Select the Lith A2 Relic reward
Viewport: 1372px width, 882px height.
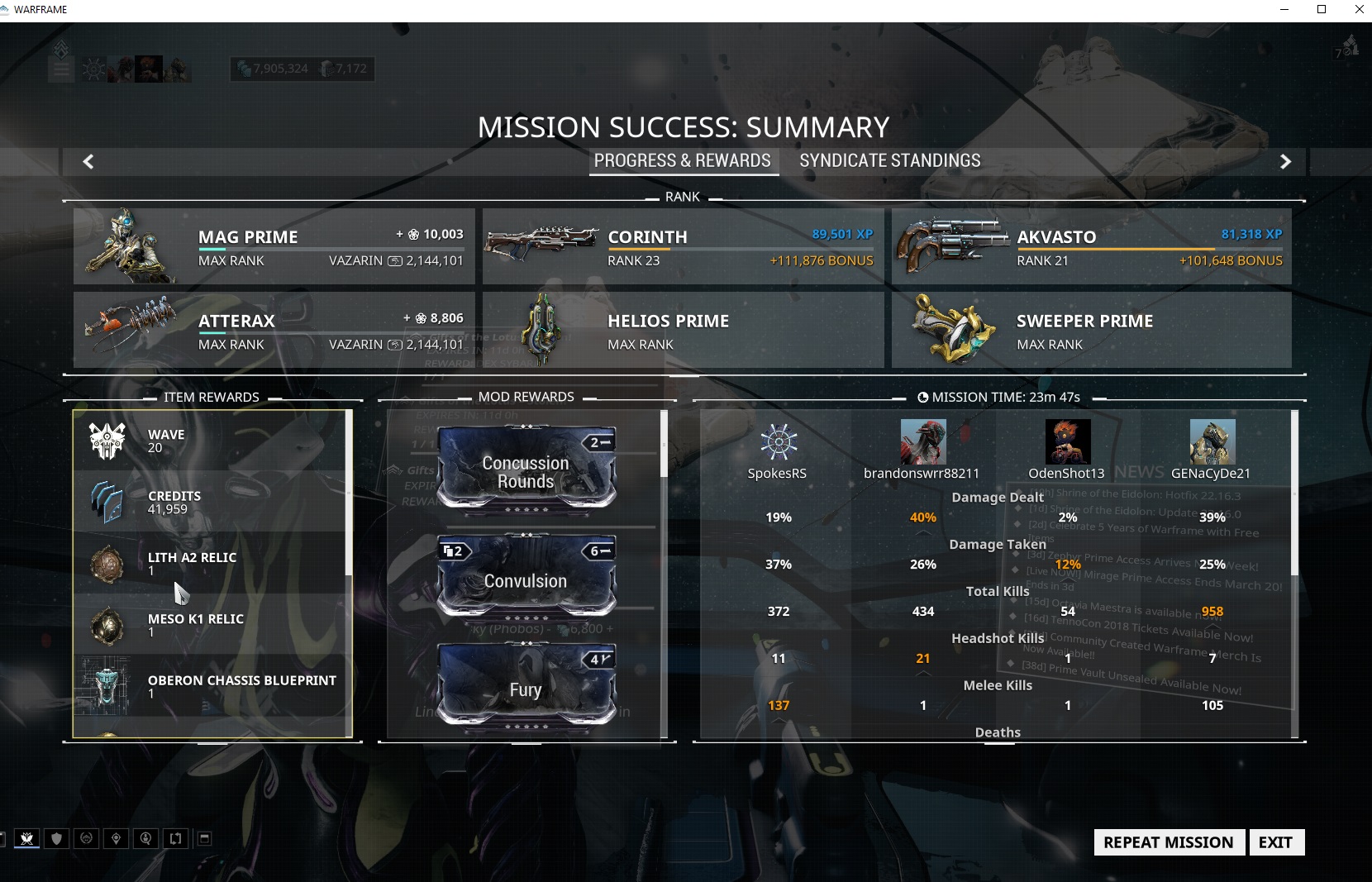pos(210,564)
